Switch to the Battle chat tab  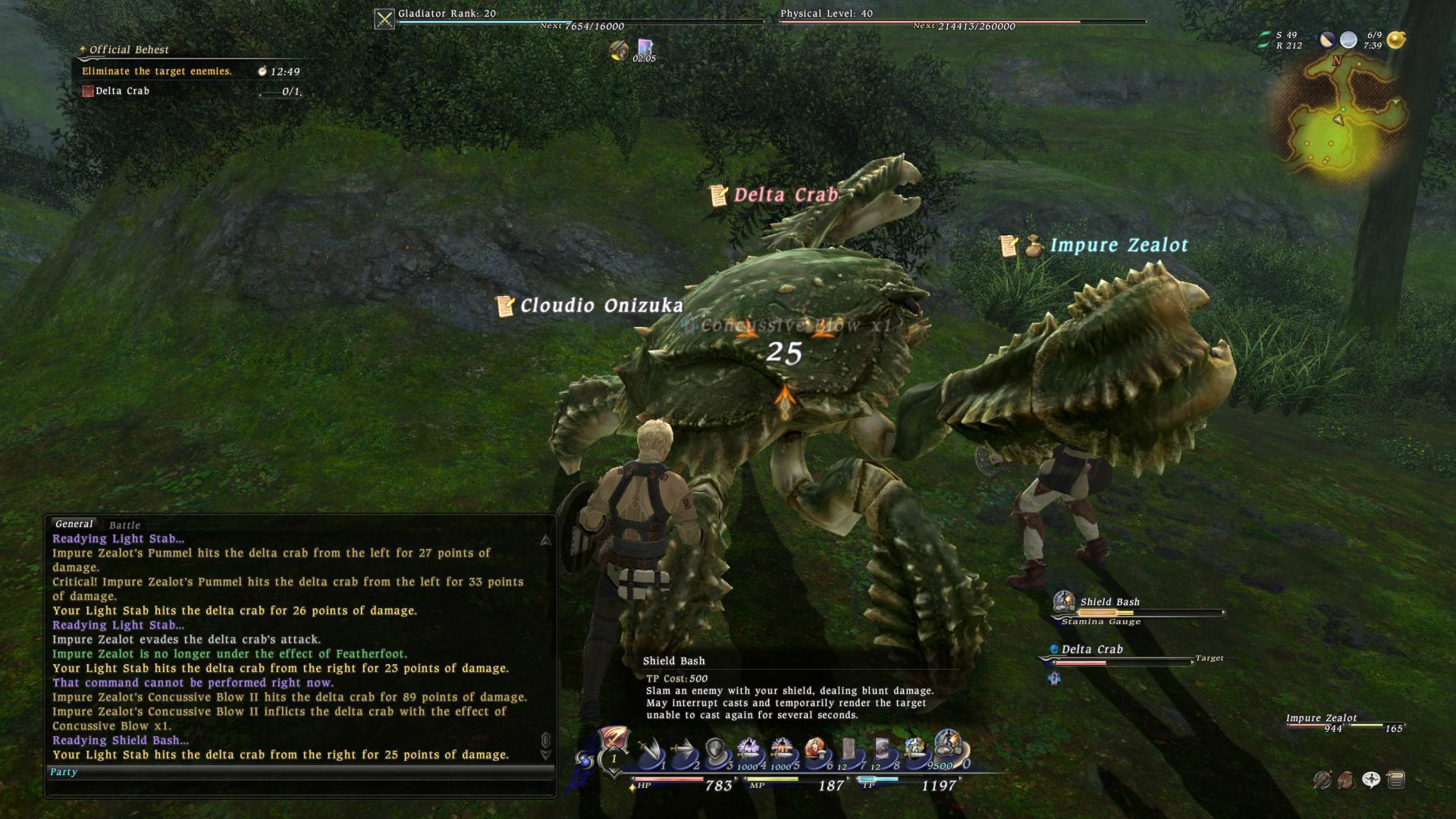pyautogui.click(x=124, y=525)
